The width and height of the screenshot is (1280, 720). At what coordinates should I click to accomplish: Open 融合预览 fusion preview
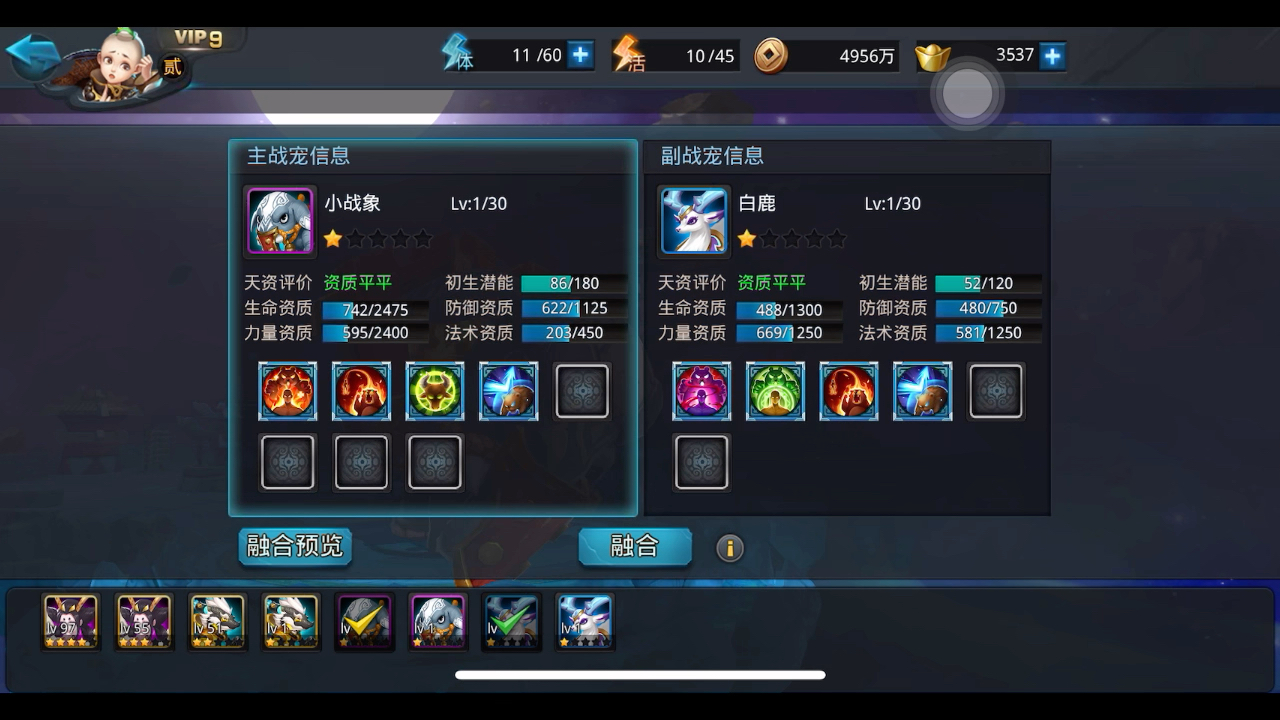[294, 547]
